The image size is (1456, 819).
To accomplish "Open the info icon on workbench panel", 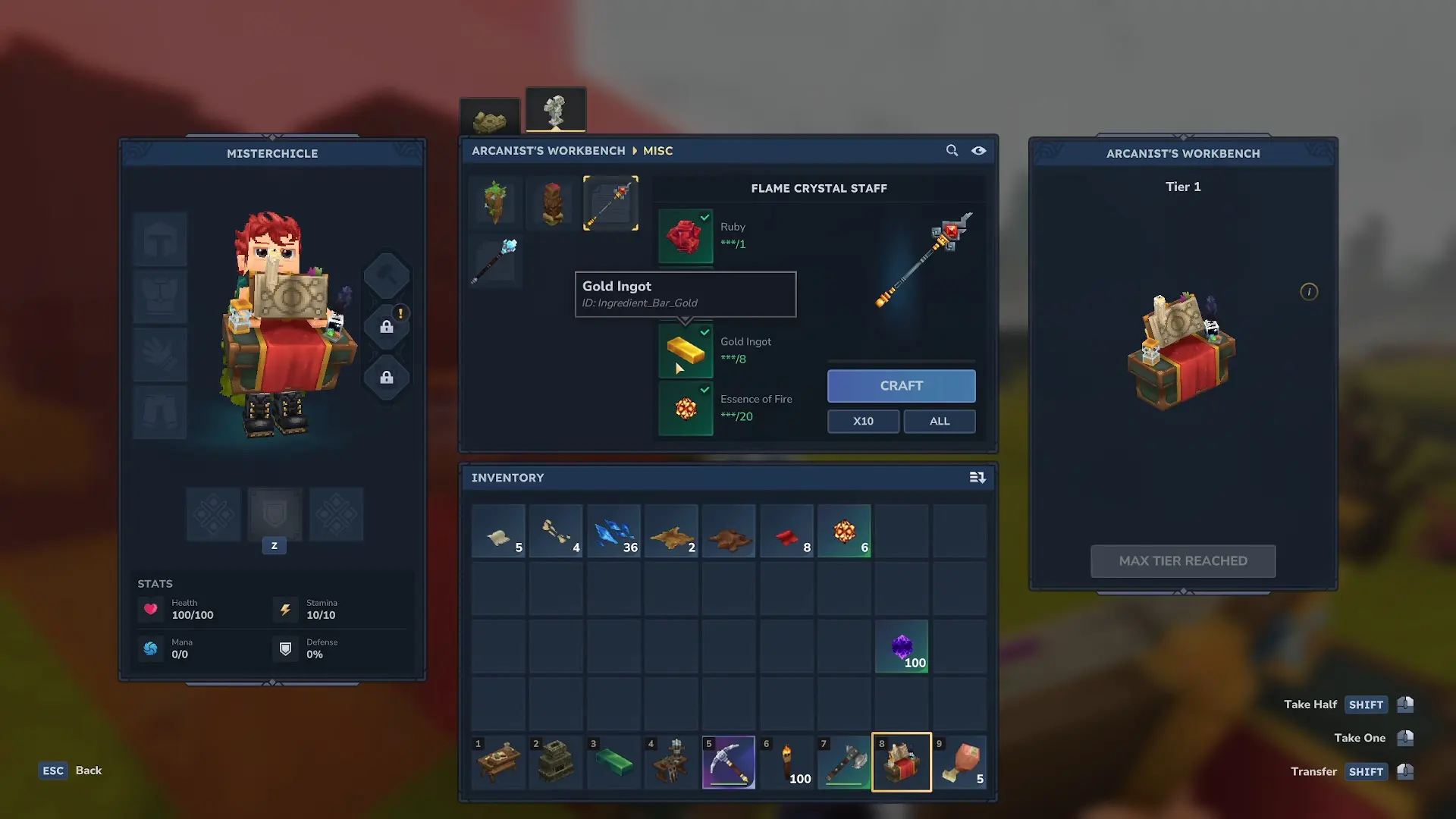I will pyautogui.click(x=1309, y=292).
